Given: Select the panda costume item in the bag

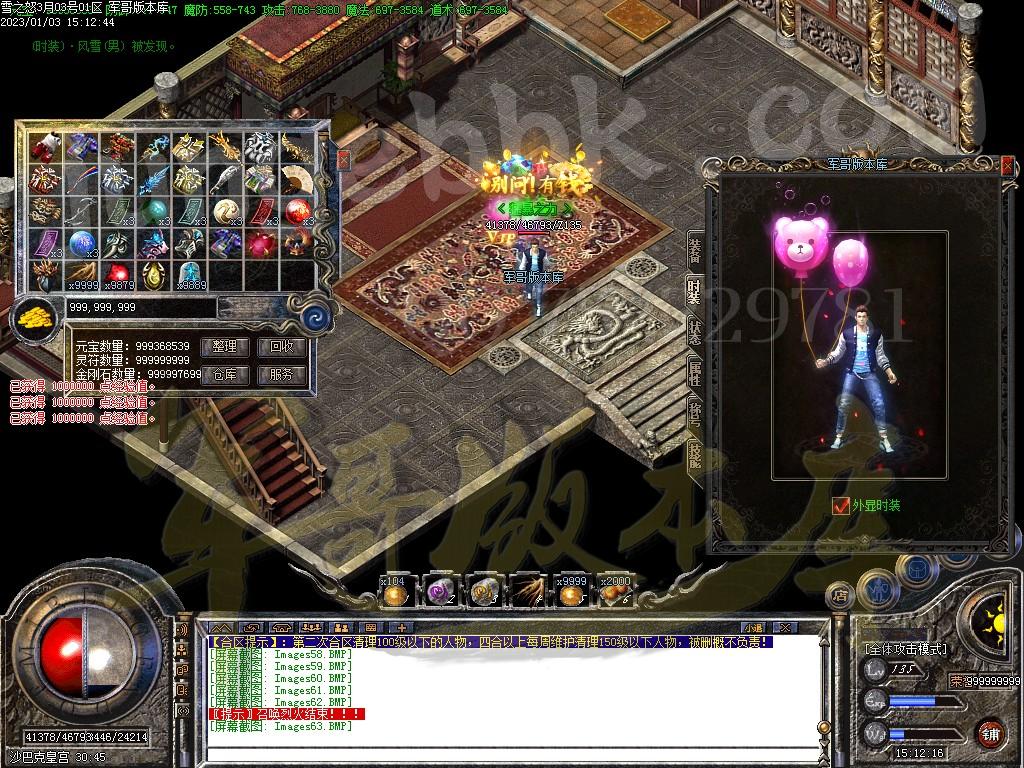Looking at the screenshot, I should 44,148.
